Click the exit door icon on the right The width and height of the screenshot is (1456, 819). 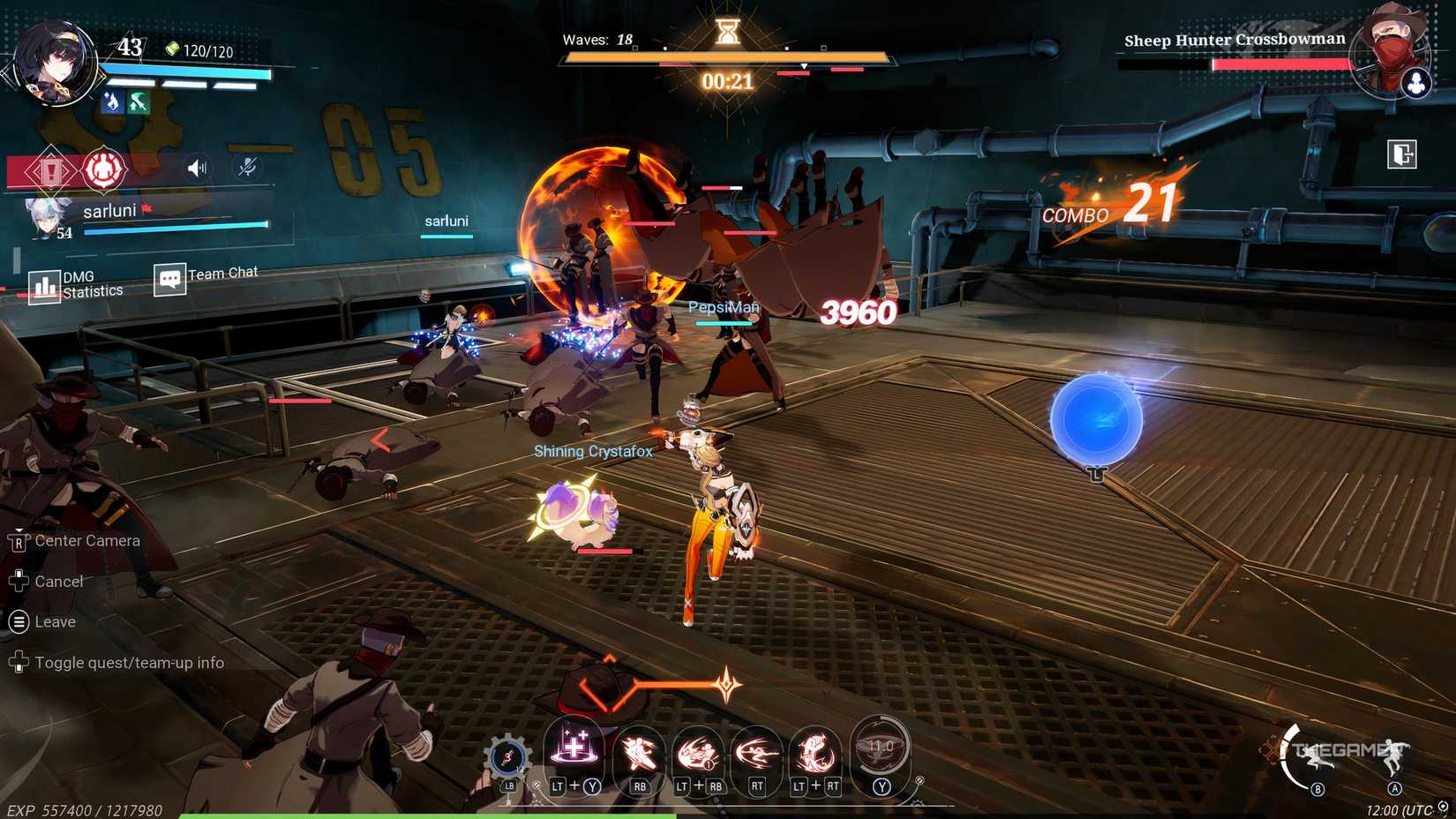(x=1401, y=154)
